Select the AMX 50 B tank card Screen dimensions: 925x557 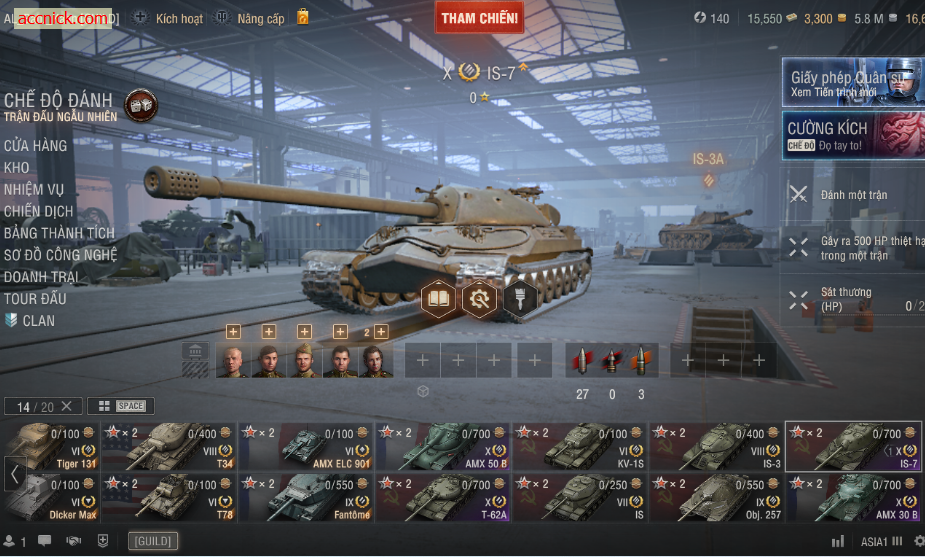(443, 447)
